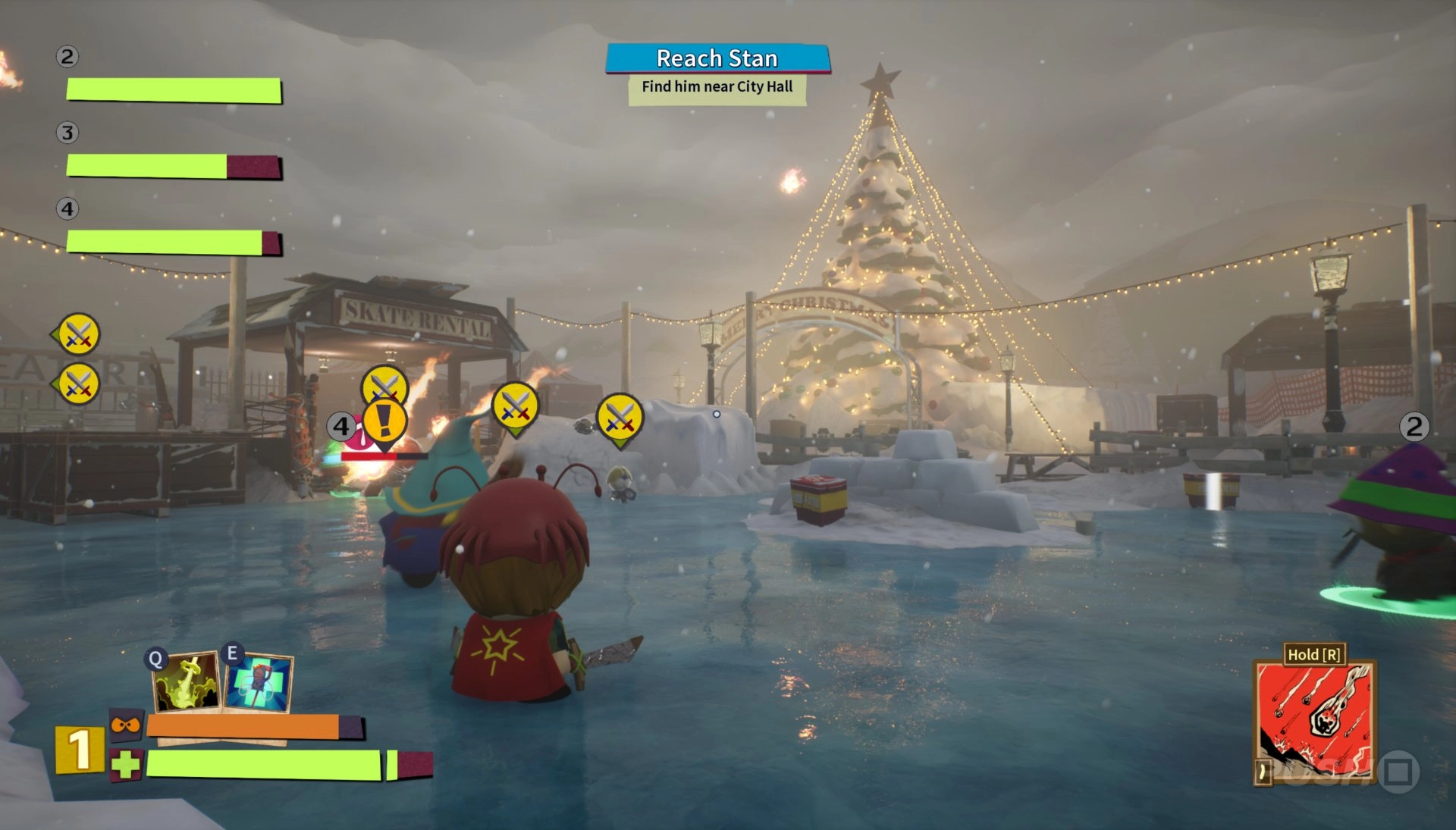Click the circled 4 player indicator
Screen dimensions: 1456x830
click(x=67, y=209)
